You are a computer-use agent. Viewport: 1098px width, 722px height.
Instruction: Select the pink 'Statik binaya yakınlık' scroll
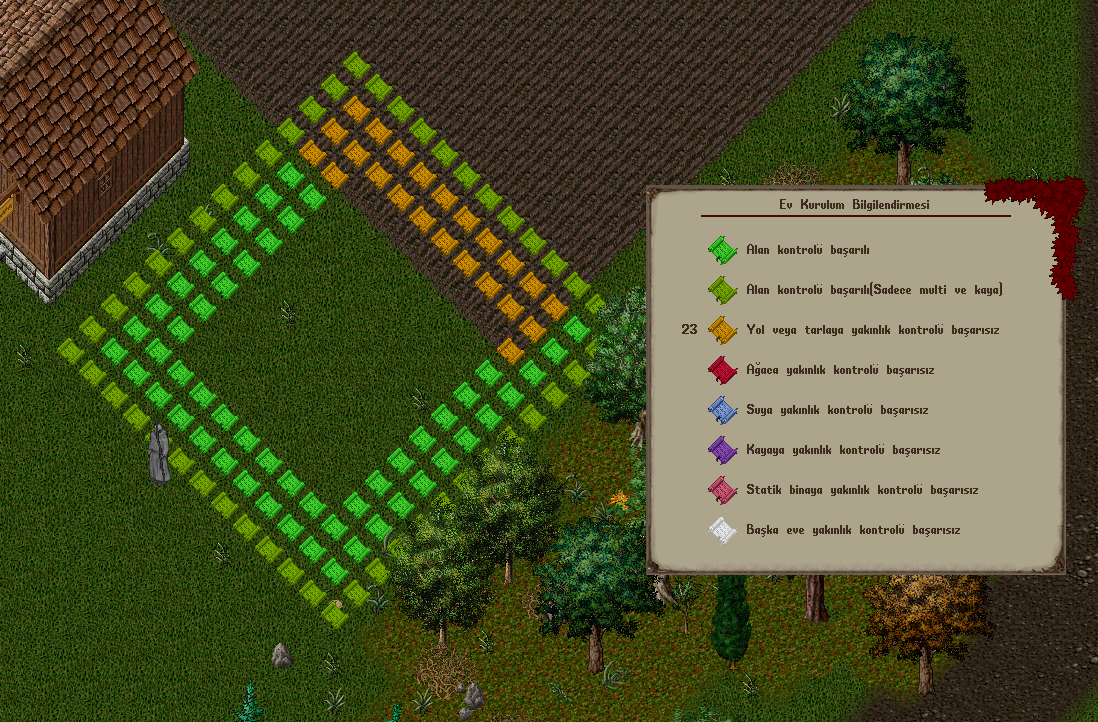click(722, 490)
